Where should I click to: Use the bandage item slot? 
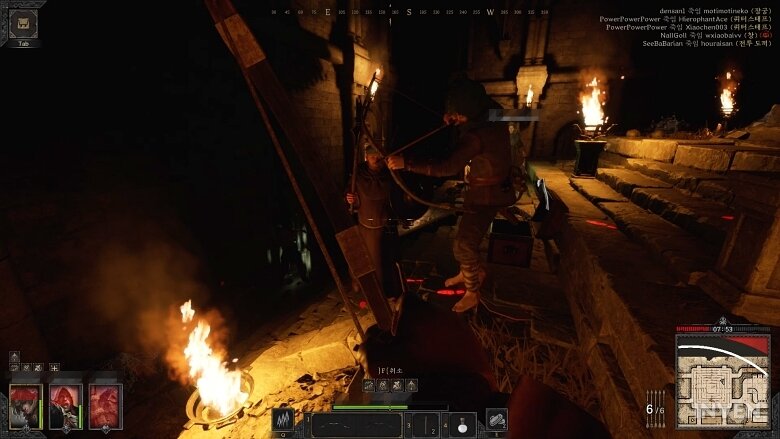click(x=497, y=420)
